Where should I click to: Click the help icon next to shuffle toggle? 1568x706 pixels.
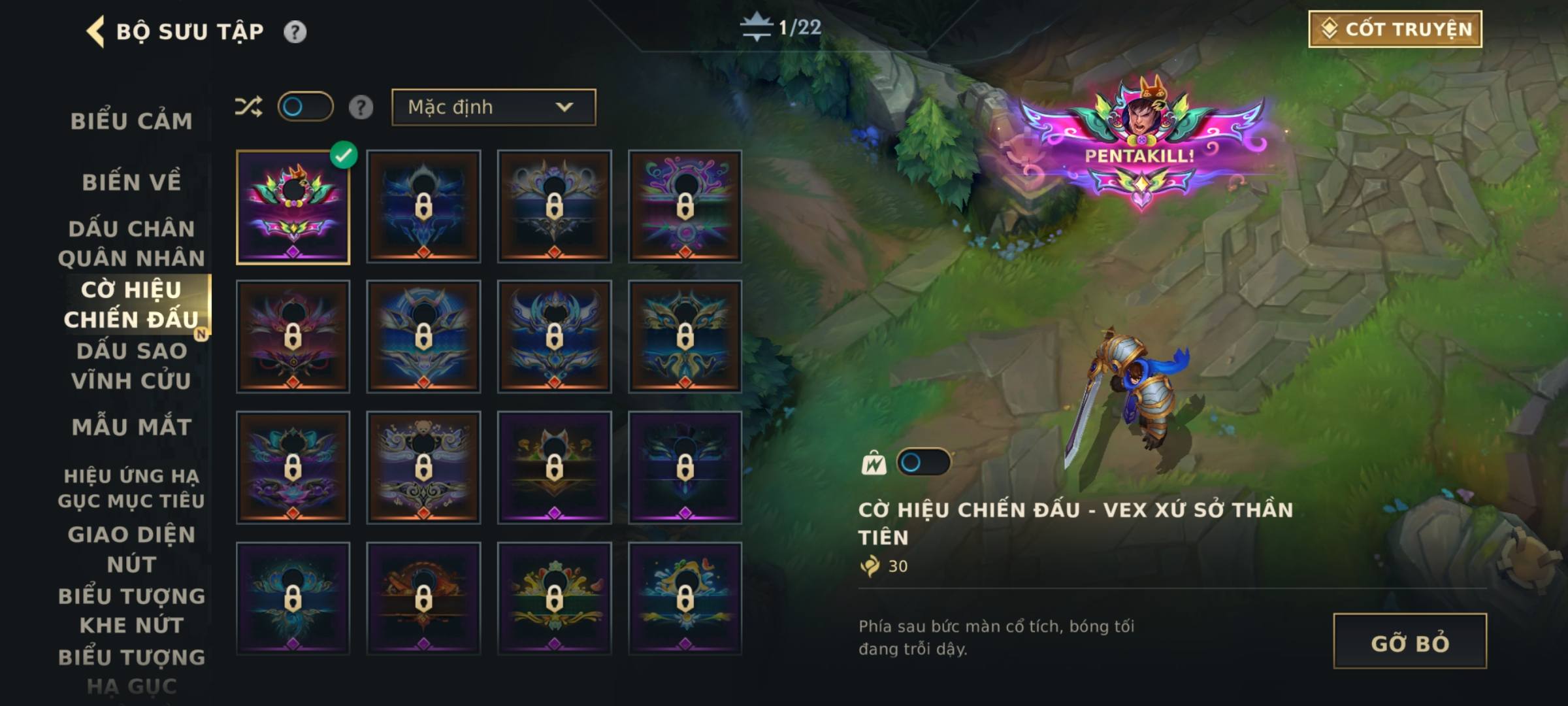(361, 107)
